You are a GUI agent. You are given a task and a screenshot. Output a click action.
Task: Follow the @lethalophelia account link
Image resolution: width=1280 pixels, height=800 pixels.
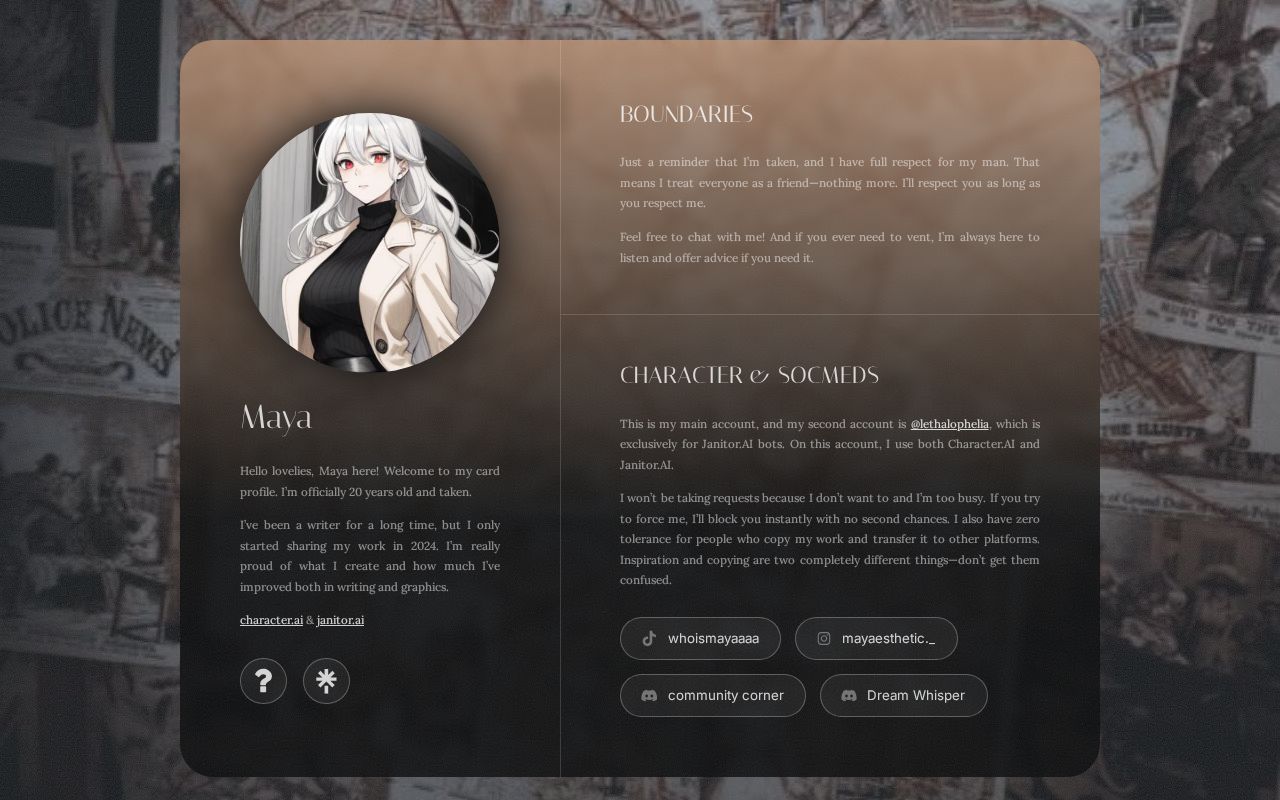[x=949, y=423]
